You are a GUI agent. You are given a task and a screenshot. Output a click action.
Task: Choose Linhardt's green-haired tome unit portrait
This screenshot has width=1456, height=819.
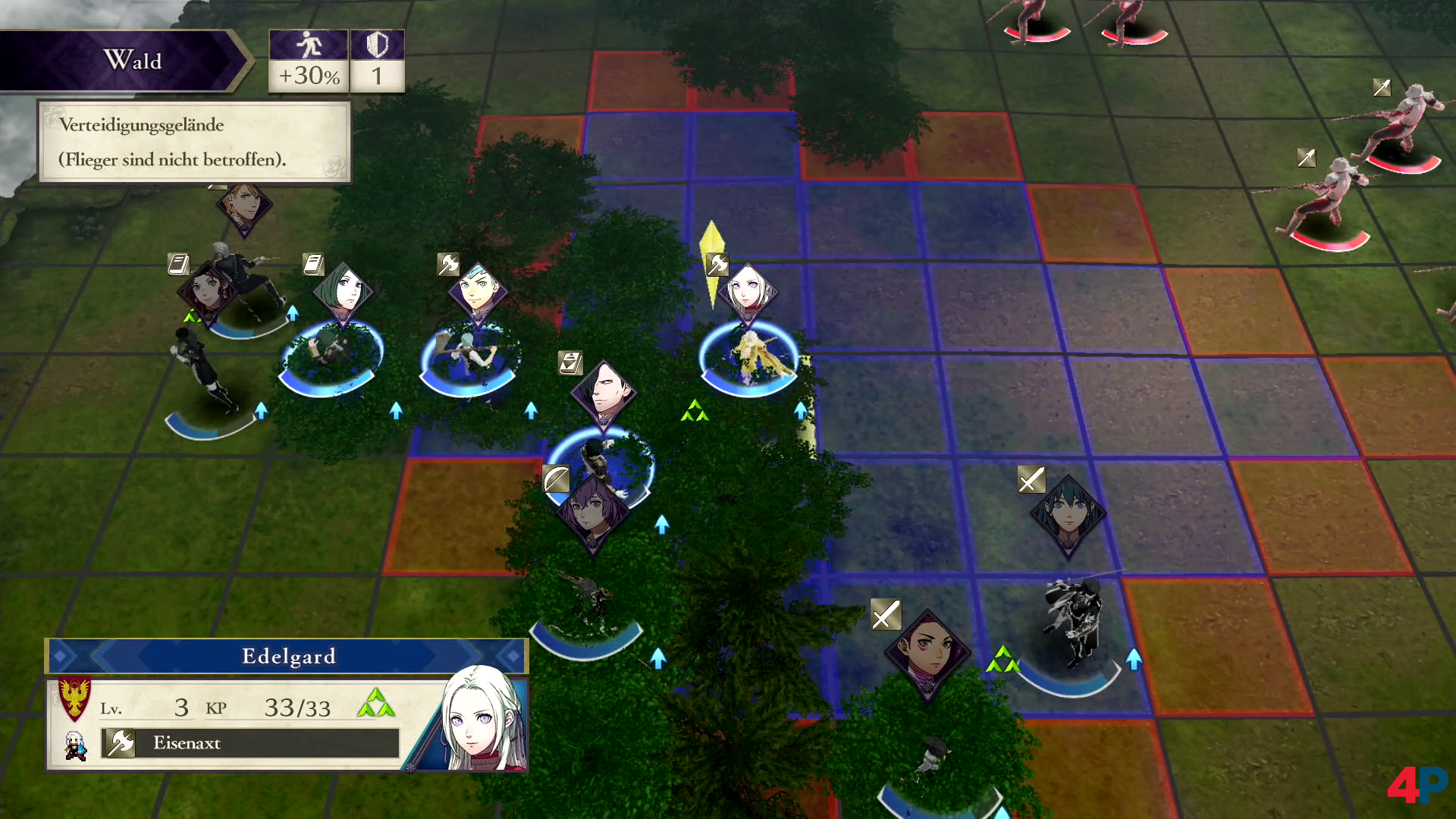(344, 292)
